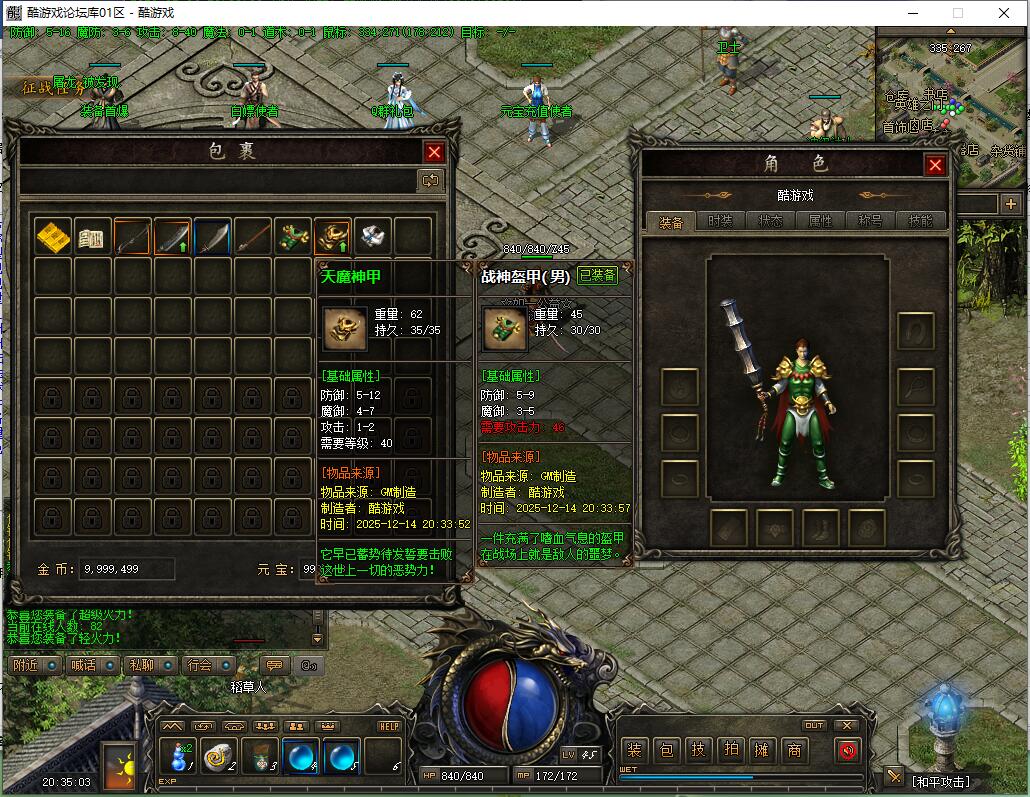Click the minimap plus button
Screen dimensions: 1030x797
[x=1012, y=203]
